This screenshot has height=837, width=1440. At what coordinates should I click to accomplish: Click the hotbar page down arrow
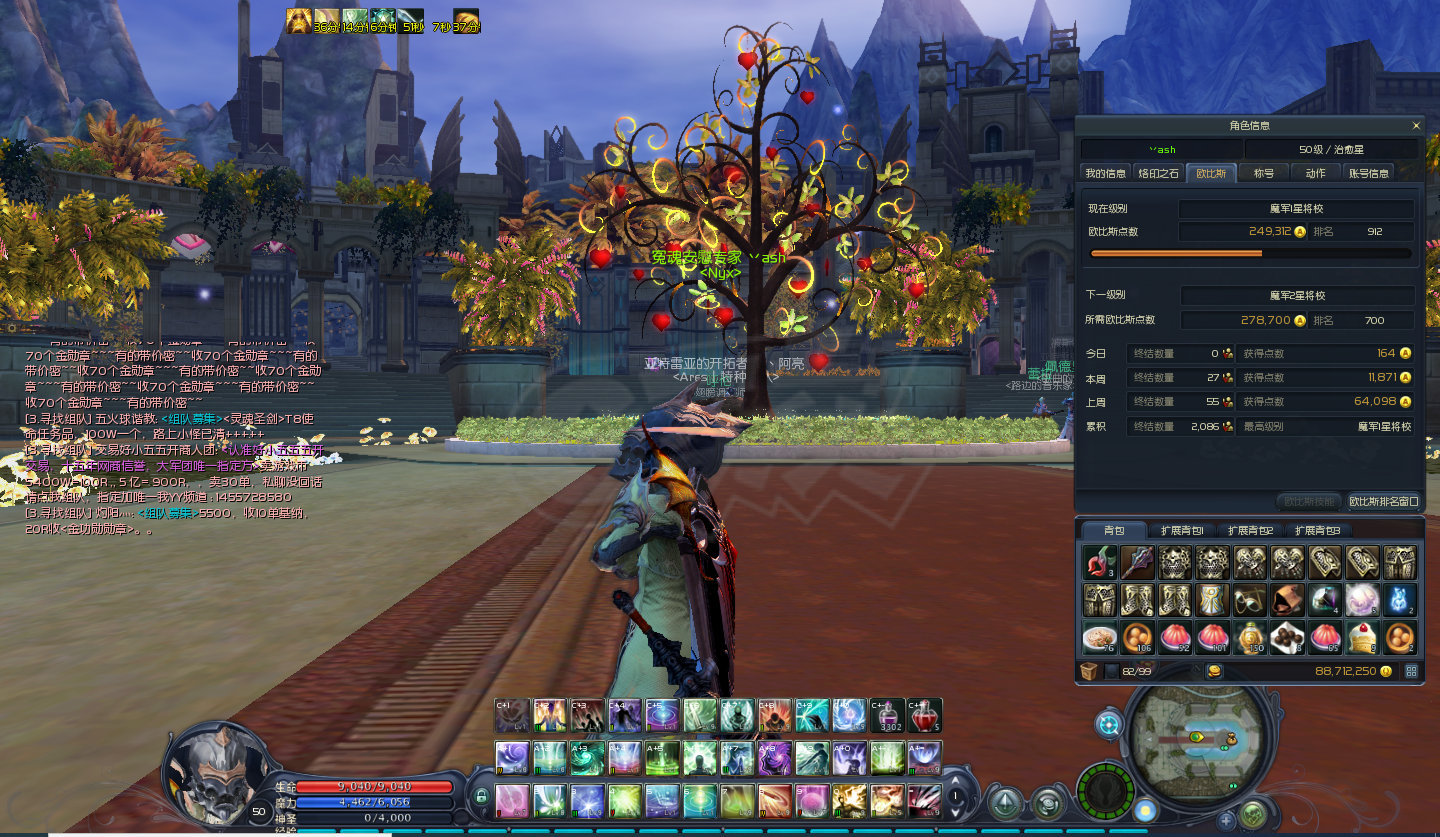pyautogui.click(x=957, y=810)
